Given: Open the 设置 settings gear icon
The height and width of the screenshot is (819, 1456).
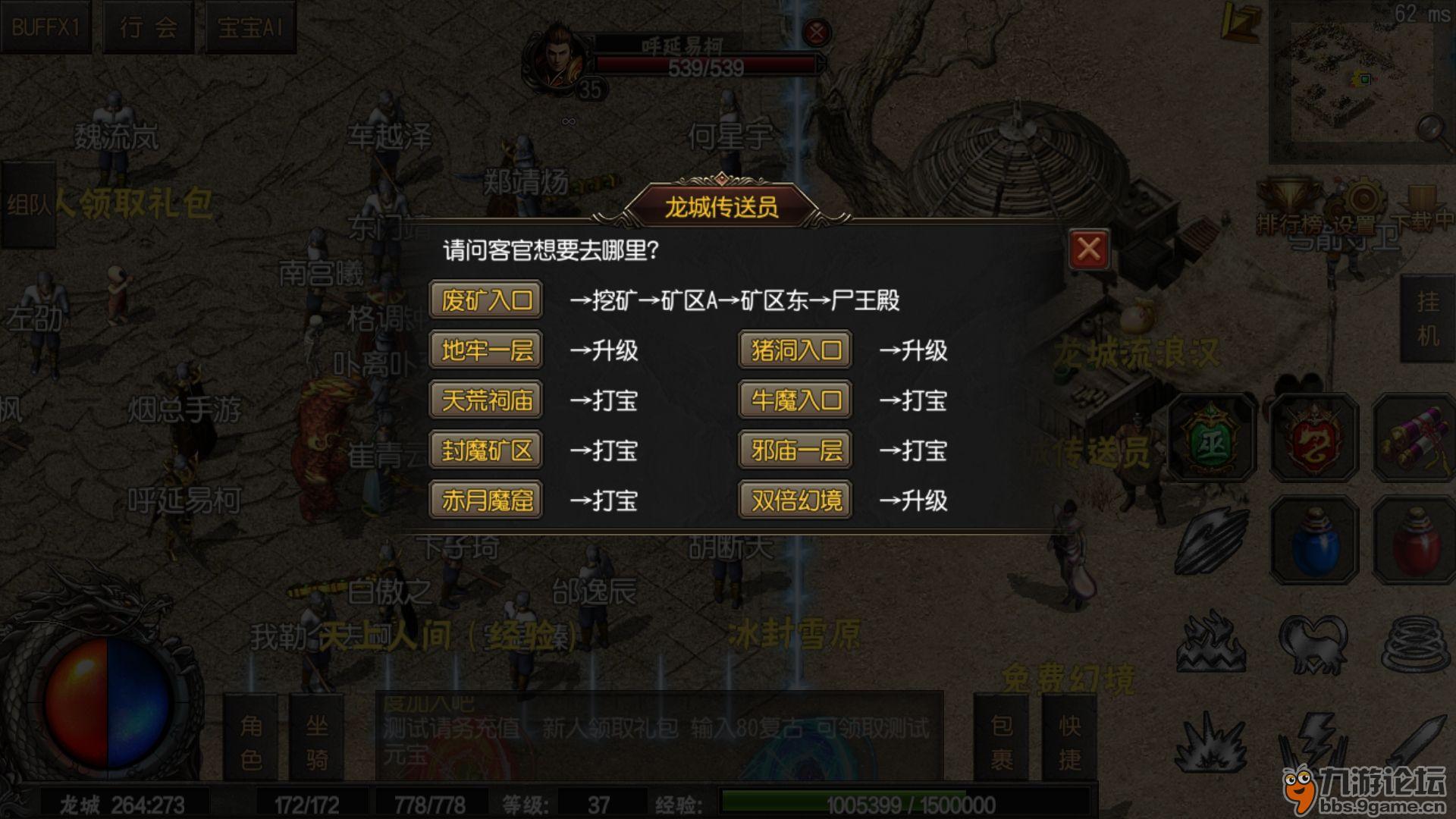Looking at the screenshot, I should click(x=1364, y=197).
